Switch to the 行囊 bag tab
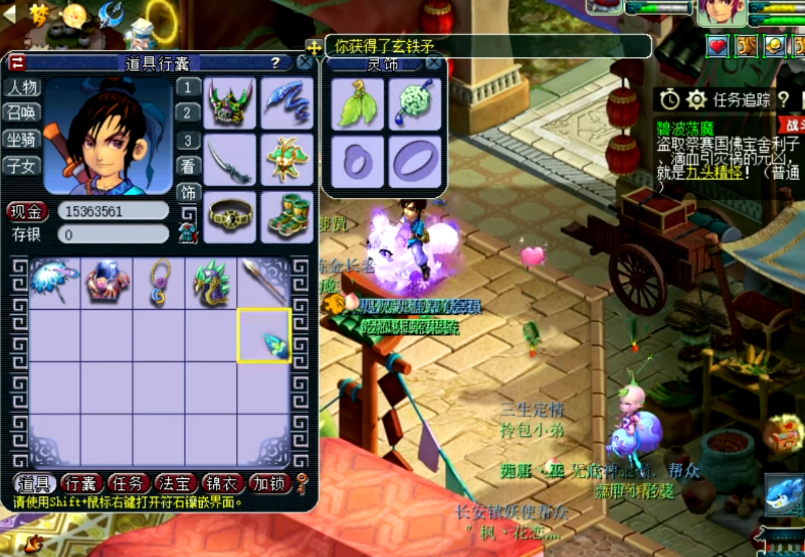The image size is (805, 557). click(x=81, y=483)
